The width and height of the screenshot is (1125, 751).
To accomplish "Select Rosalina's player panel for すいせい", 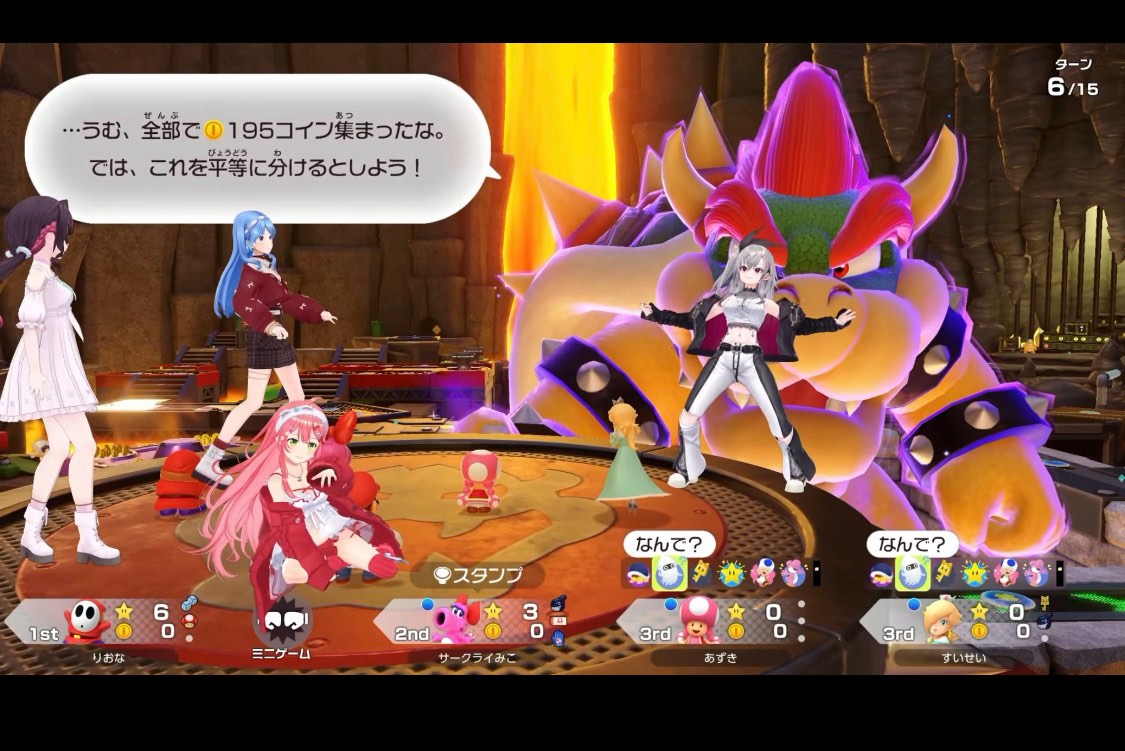I will coord(961,621).
